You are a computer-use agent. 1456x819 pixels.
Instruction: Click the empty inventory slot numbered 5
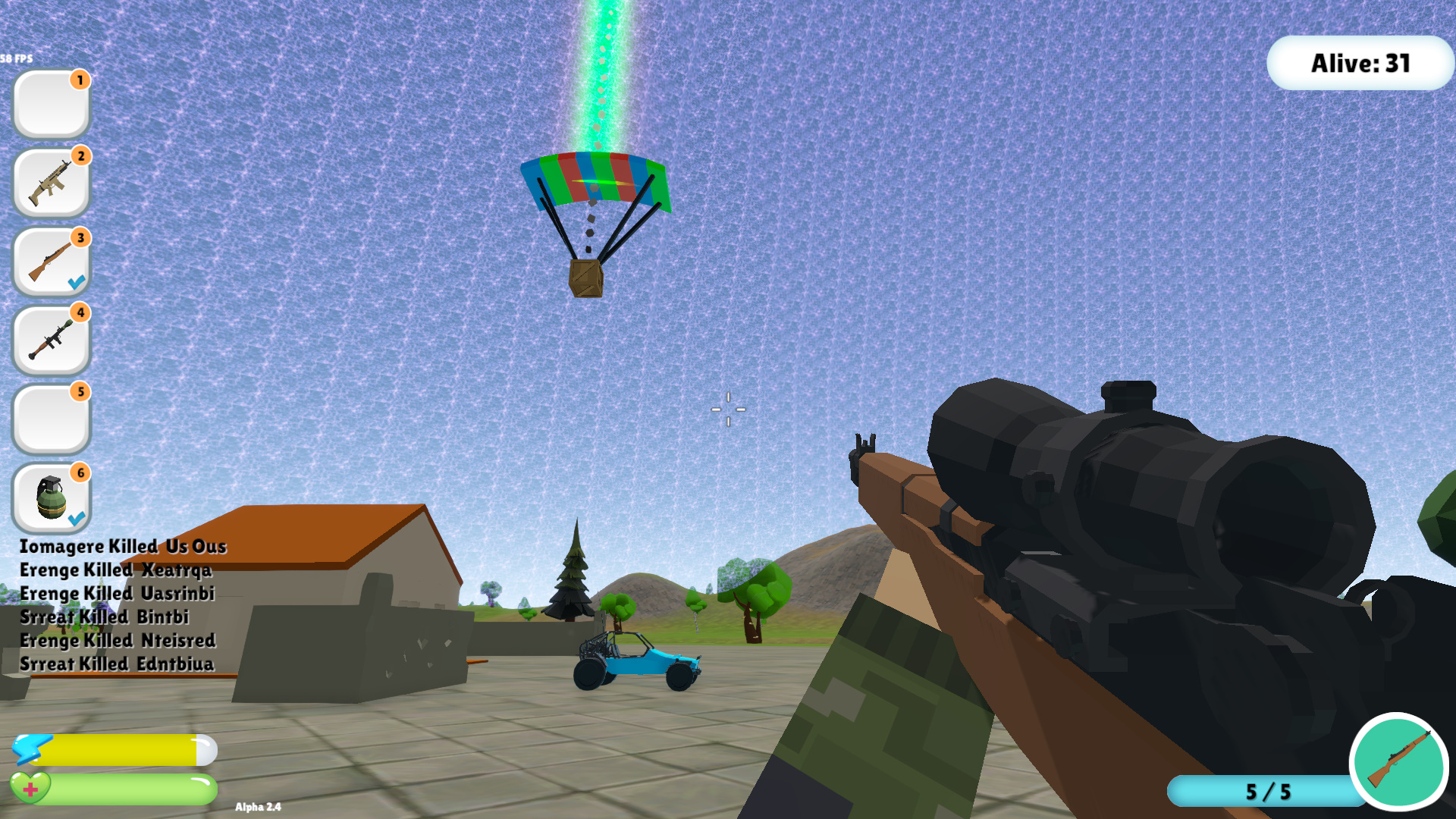coord(50,418)
